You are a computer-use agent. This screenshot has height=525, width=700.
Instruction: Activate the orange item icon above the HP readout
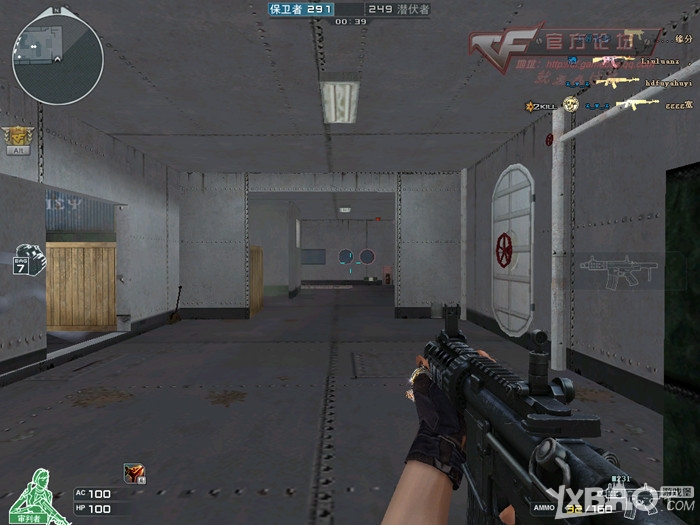point(132,471)
